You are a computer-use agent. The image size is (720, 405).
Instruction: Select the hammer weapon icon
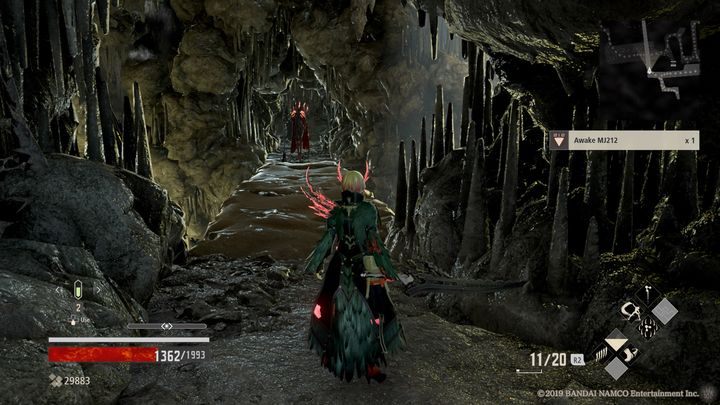647,297
